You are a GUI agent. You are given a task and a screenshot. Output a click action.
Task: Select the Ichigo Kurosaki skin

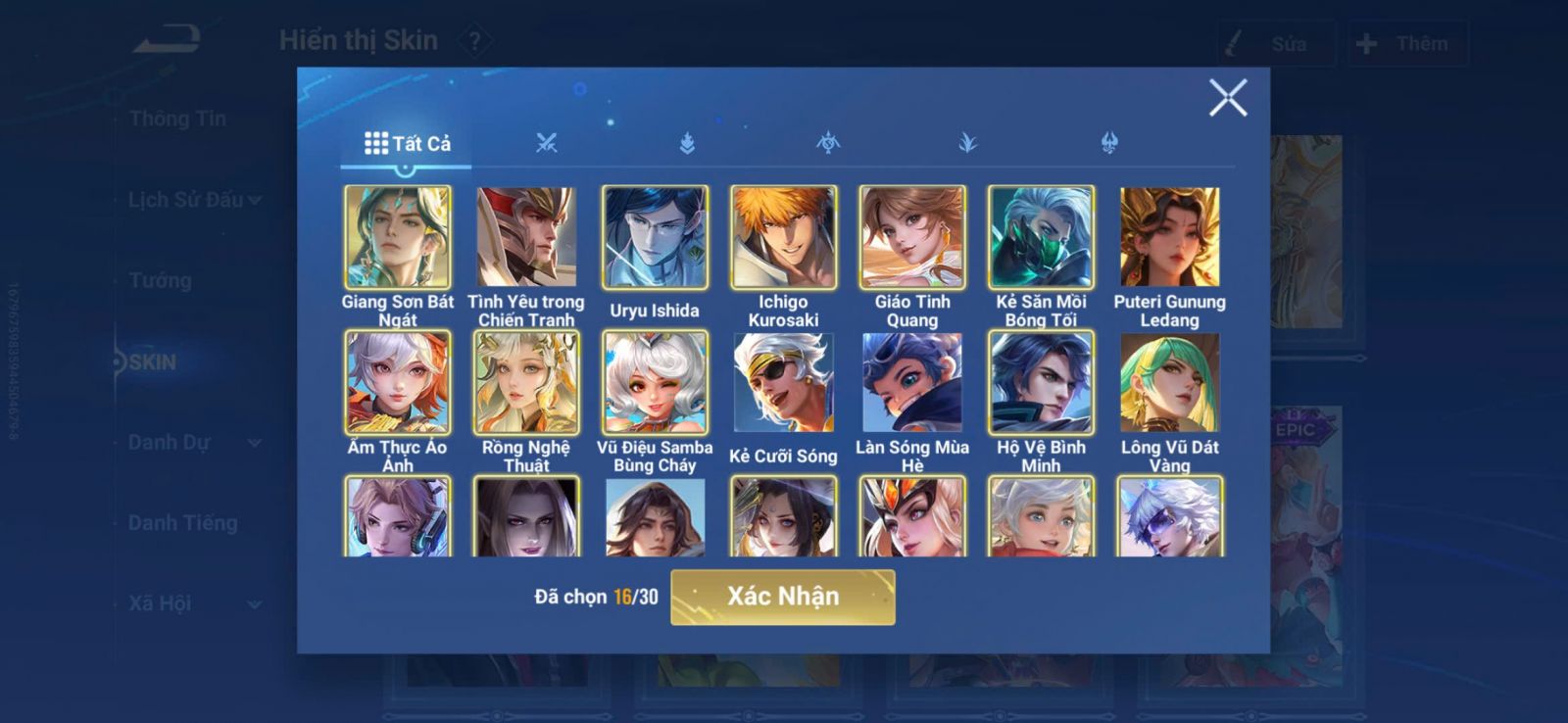(x=783, y=237)
